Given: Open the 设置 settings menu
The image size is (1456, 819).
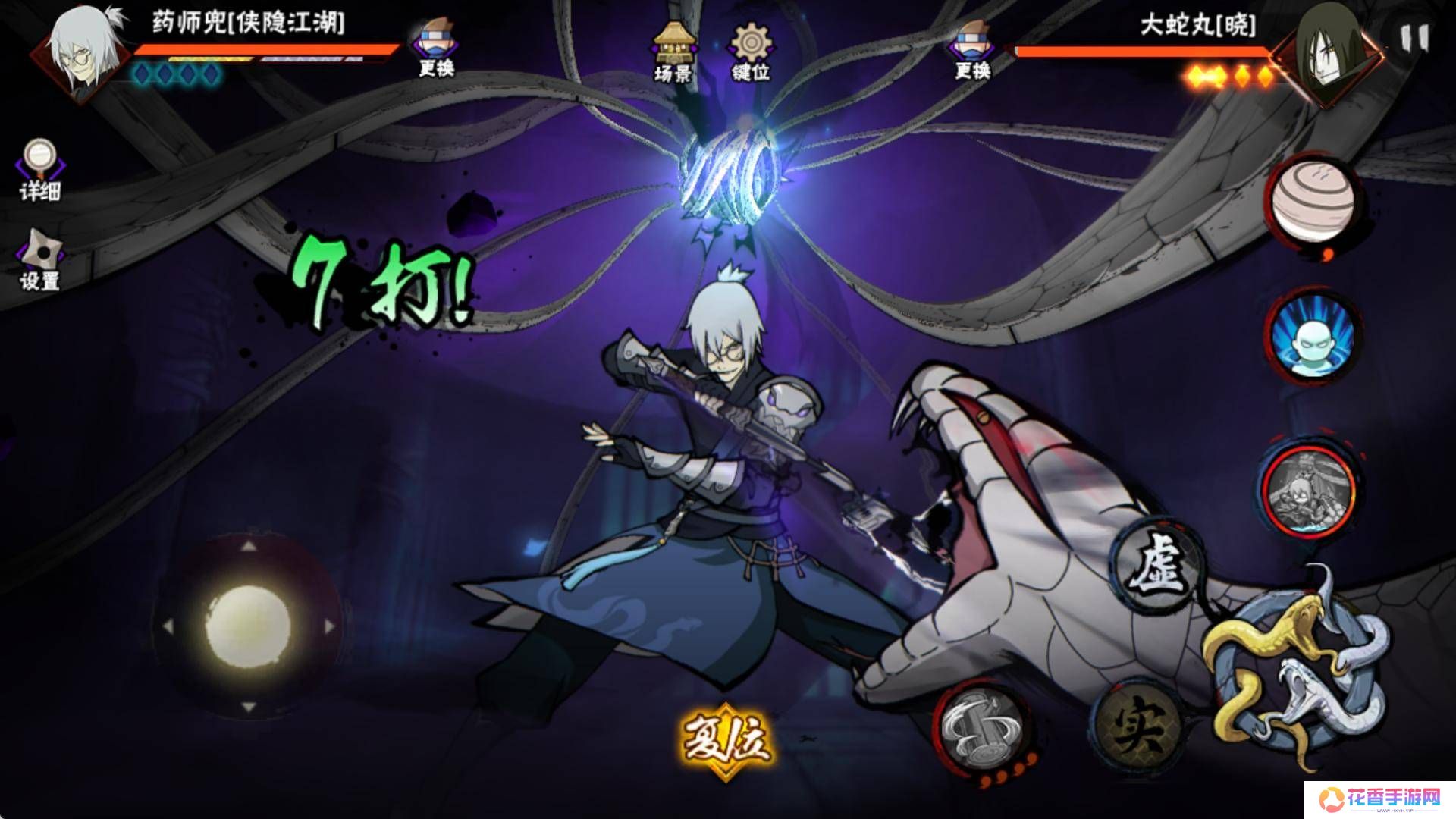Looking at the screenshot, I should [39, 260].
